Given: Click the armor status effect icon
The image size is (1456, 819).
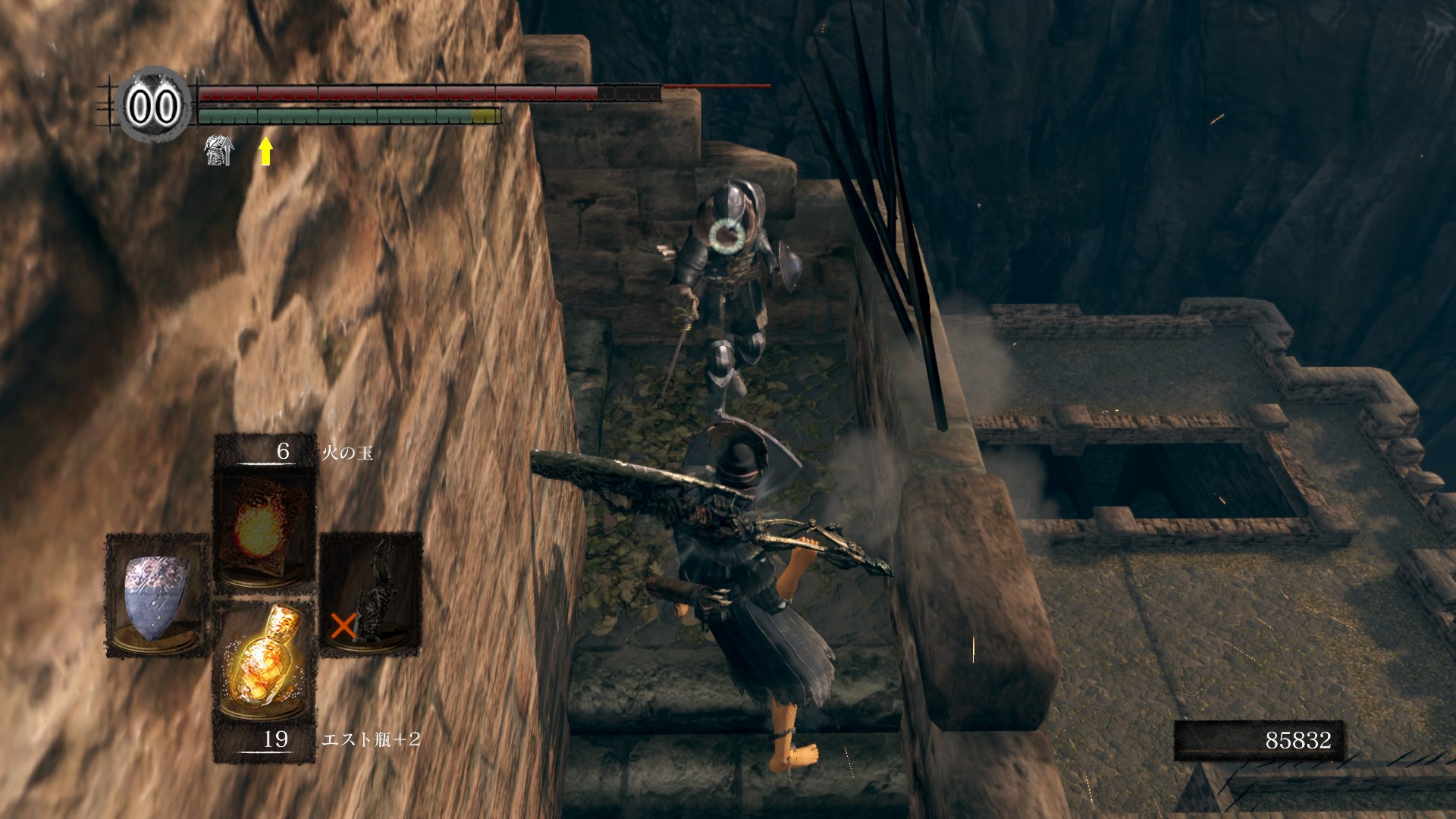Looking at the screenshot, I should [x=219, y=150].
